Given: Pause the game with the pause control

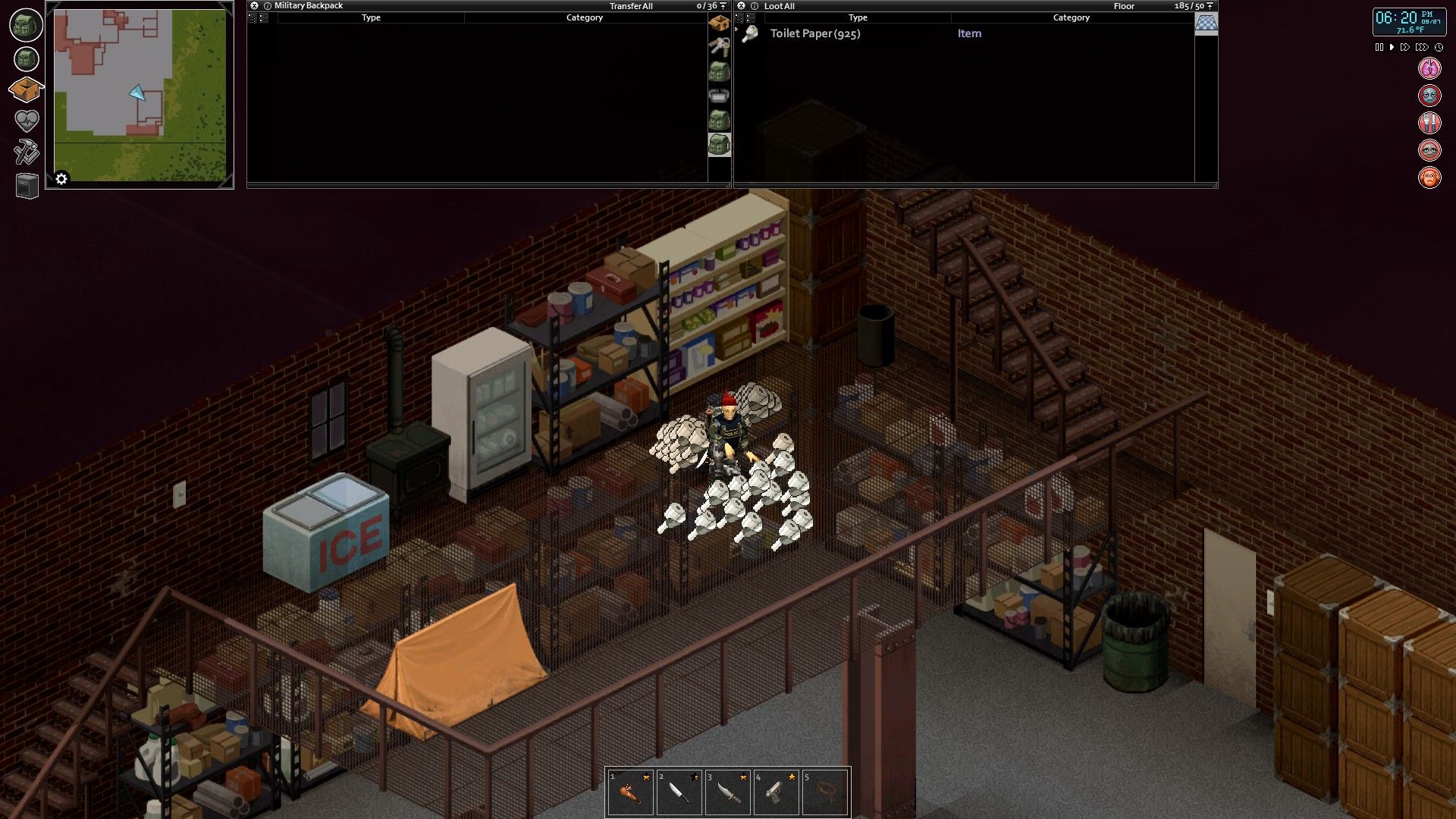Looking at the screenshot, I should point(1379,46).
